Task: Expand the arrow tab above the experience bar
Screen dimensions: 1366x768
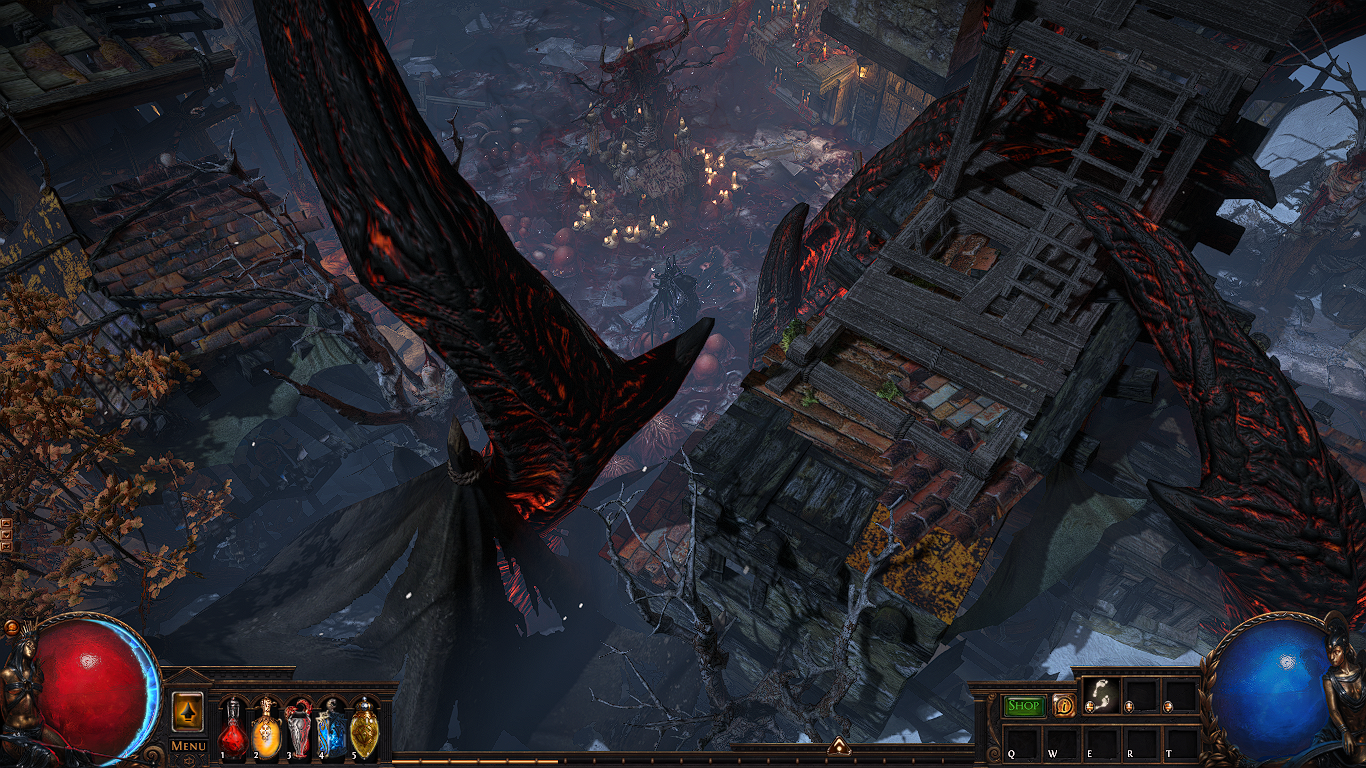Action: (x=838, y=746)
